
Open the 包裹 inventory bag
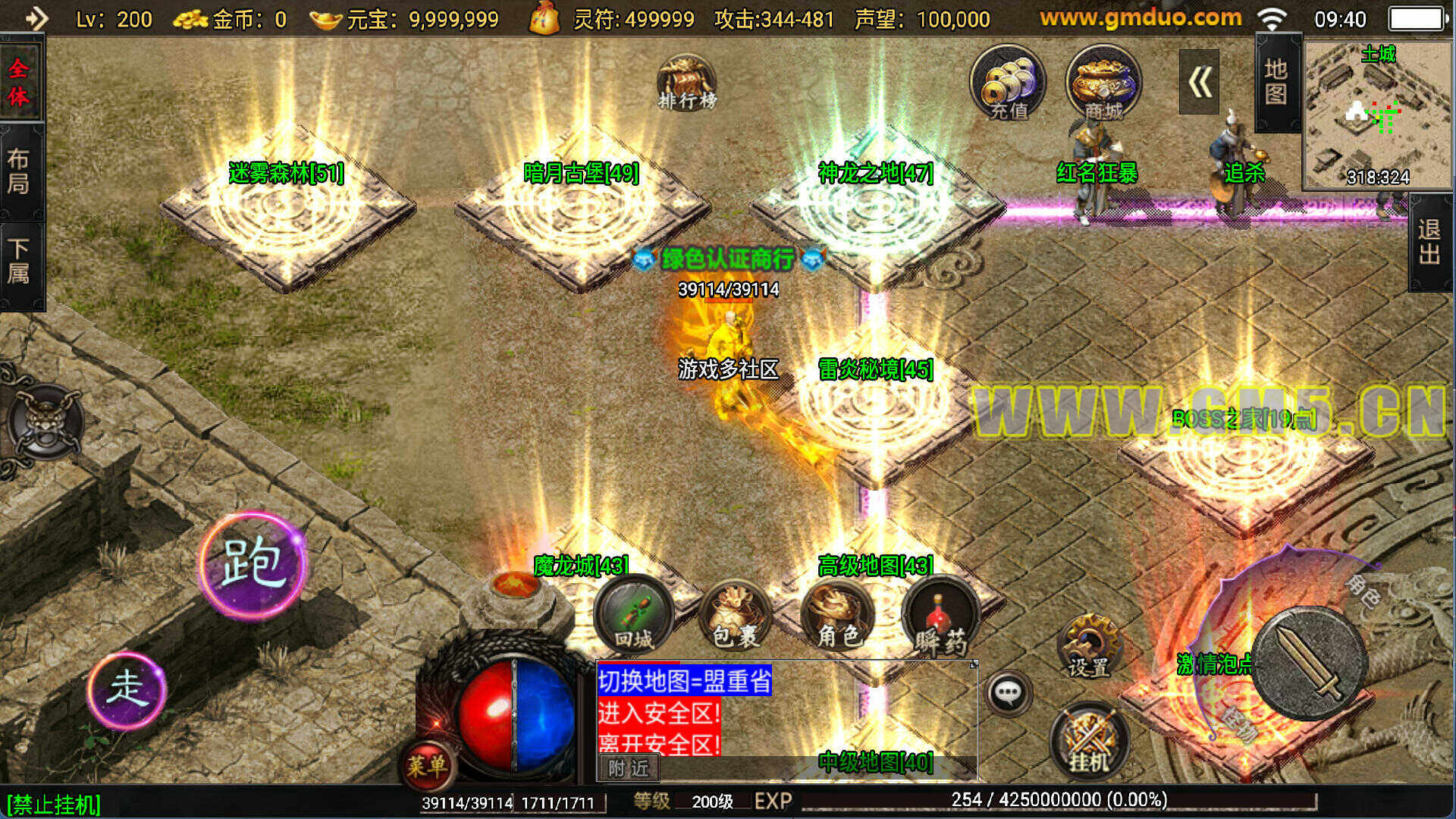[x=735, y=615]
